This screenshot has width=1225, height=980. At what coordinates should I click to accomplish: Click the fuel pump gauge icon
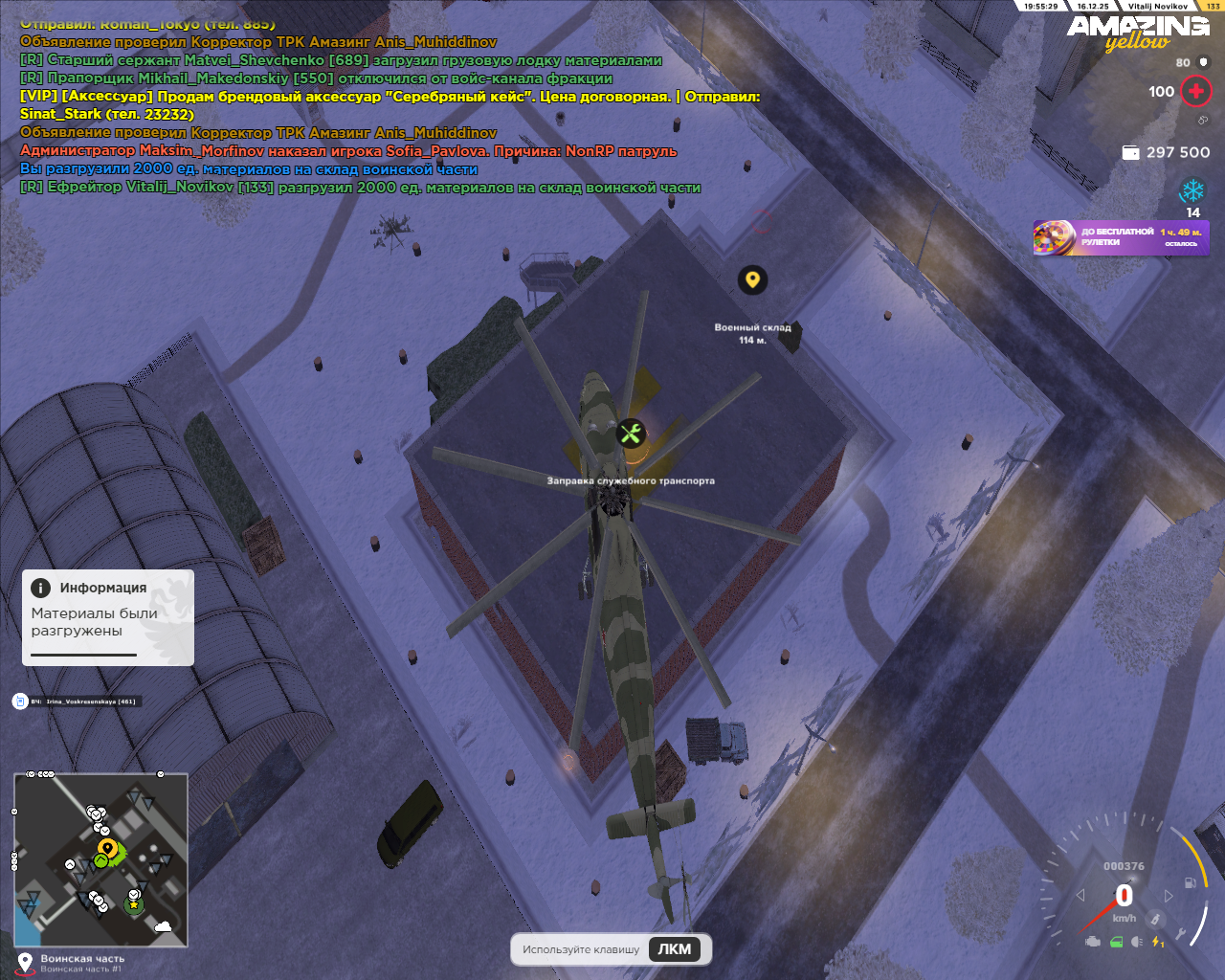click(x=1191, y=882)
